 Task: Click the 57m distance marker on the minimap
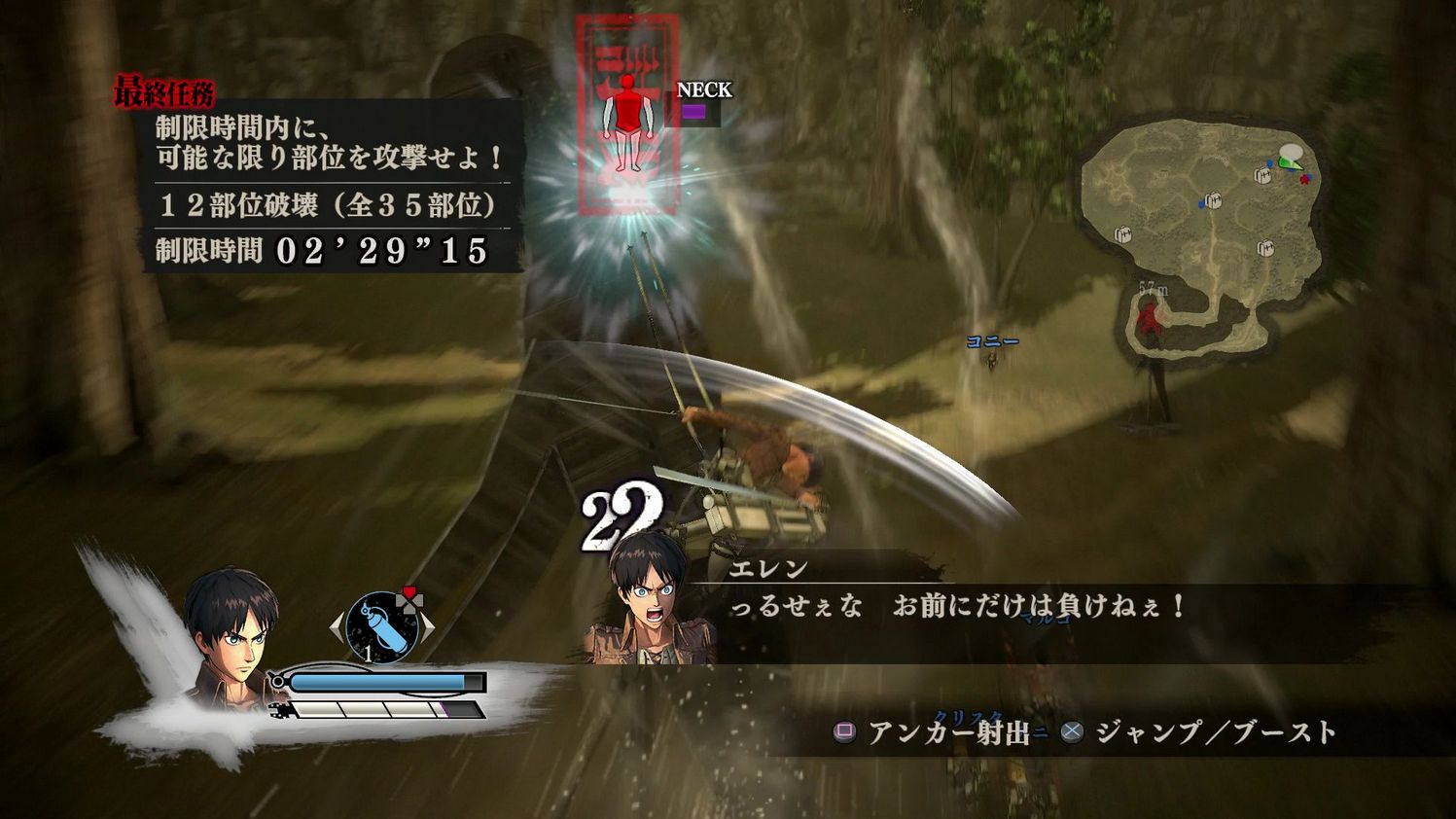1154,289
